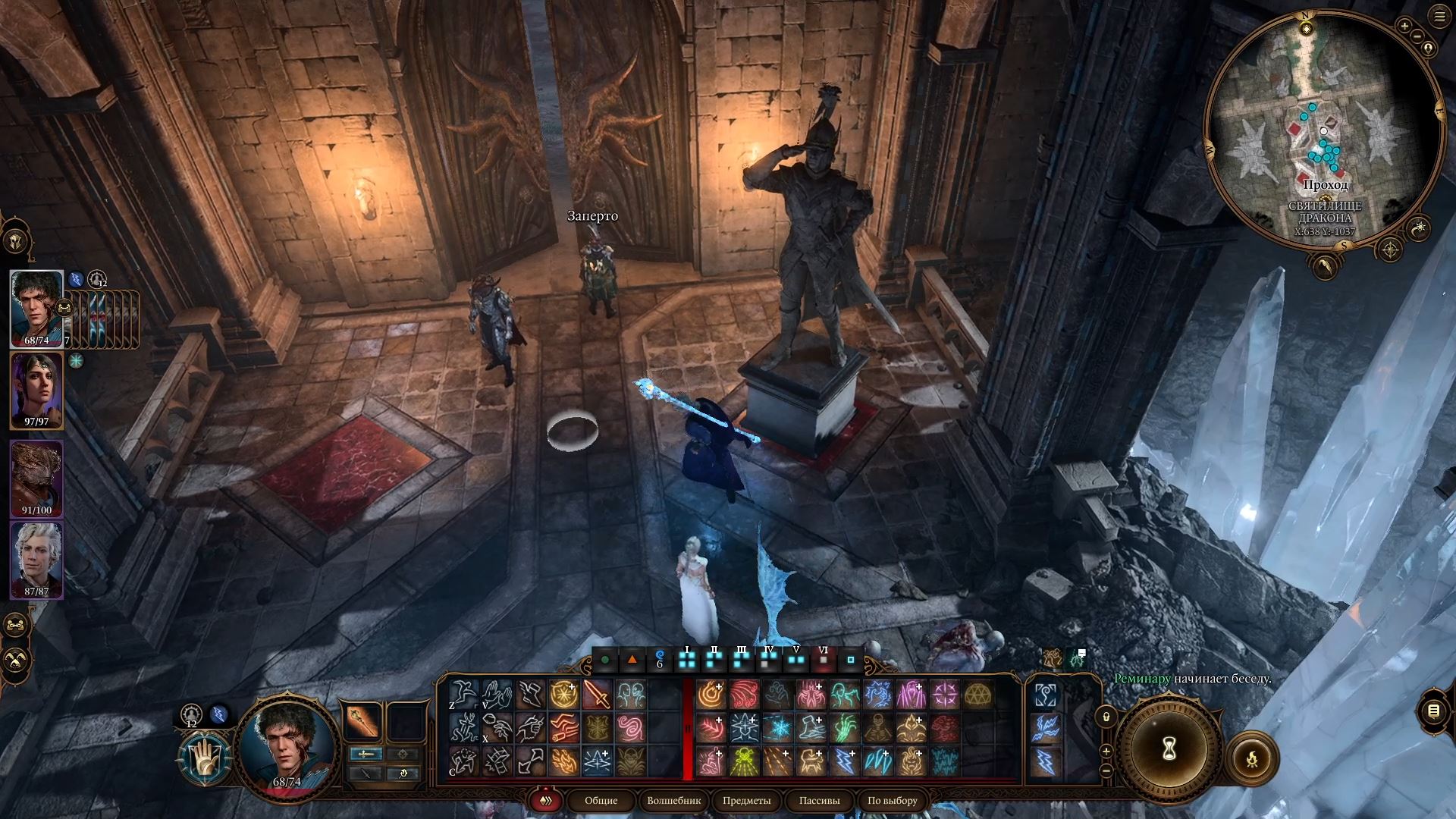Lock the hotbar with the padlock toggle
Viewport: 1456px width, 819px height.
pyautogui.click(x=1106, y=717)
